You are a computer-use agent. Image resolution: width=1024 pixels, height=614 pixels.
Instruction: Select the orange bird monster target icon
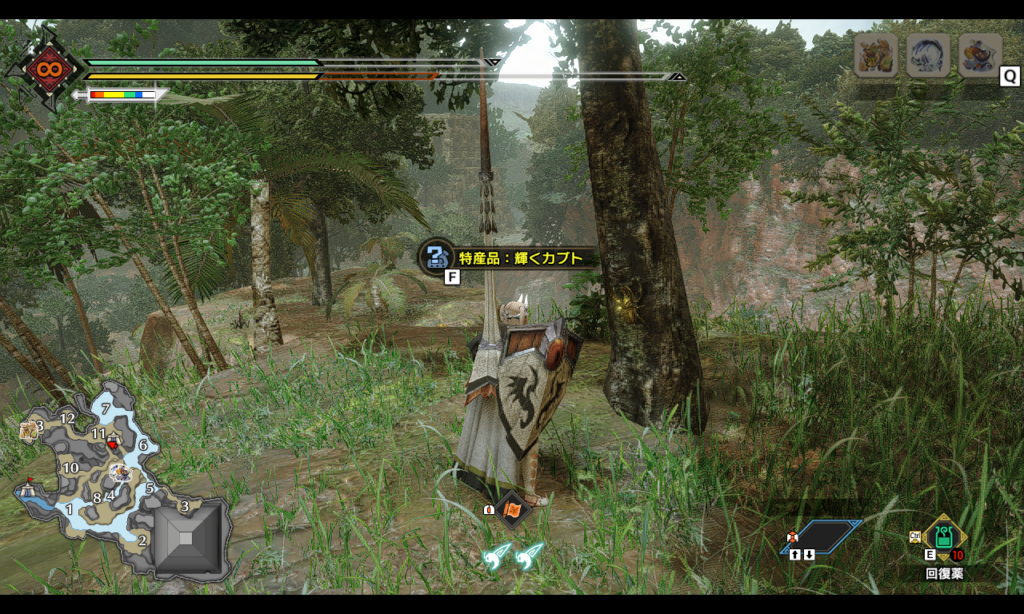point(979,55)
